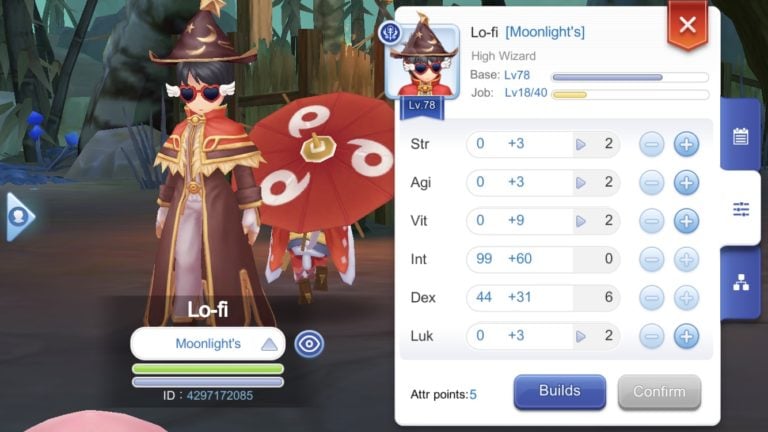The image size is (768, 432).
Task: Open the hierarchy tree tab
Action: click(x=741, y=283)
